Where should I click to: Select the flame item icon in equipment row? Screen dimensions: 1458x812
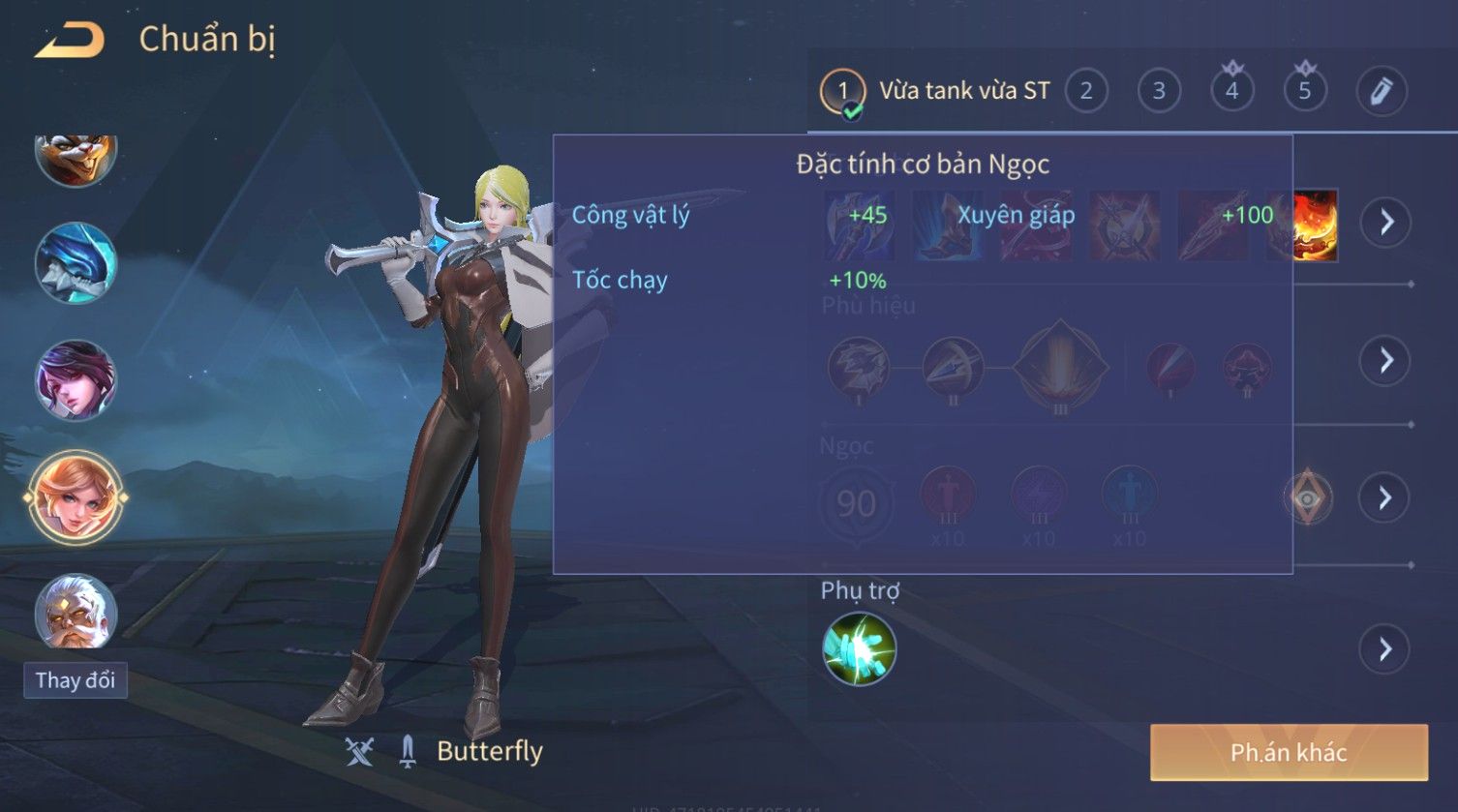[1316, 226]
